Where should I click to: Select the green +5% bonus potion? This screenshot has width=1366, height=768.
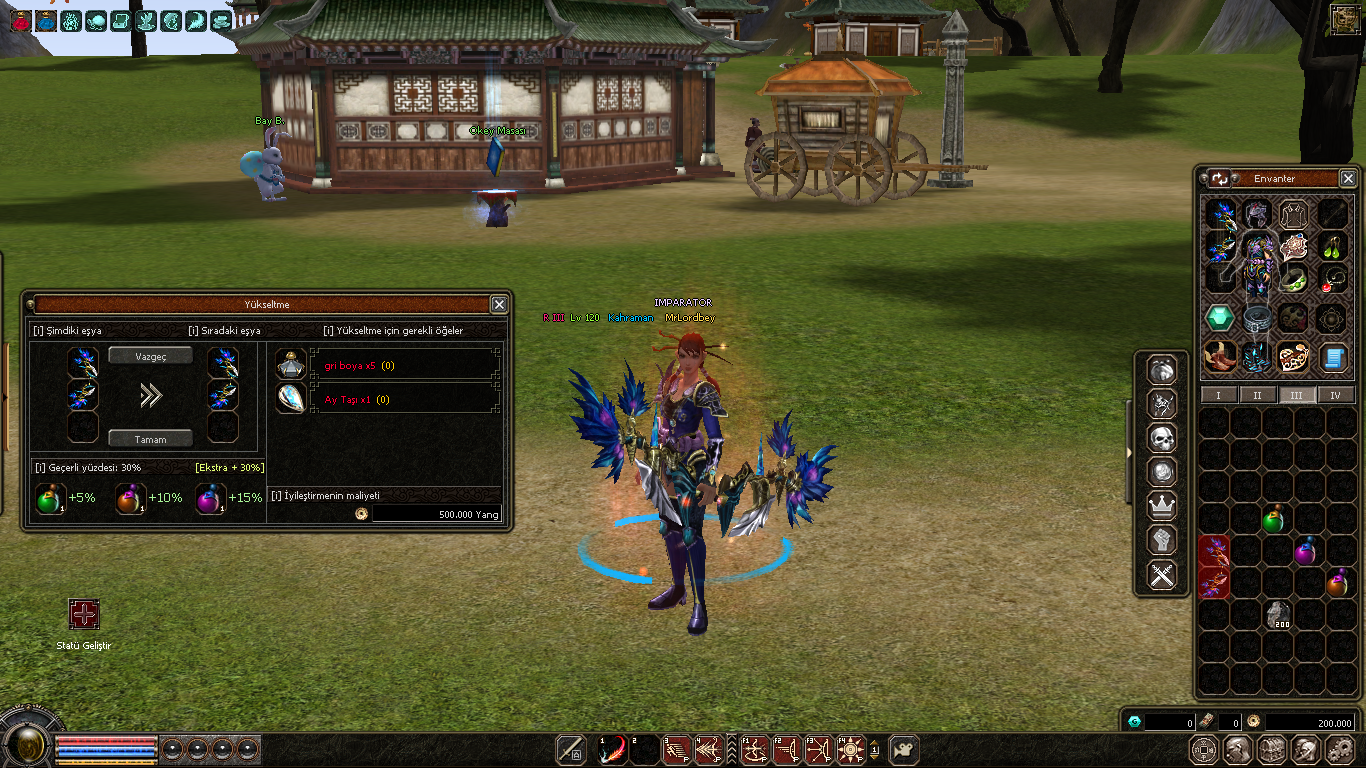coord(50,498)
